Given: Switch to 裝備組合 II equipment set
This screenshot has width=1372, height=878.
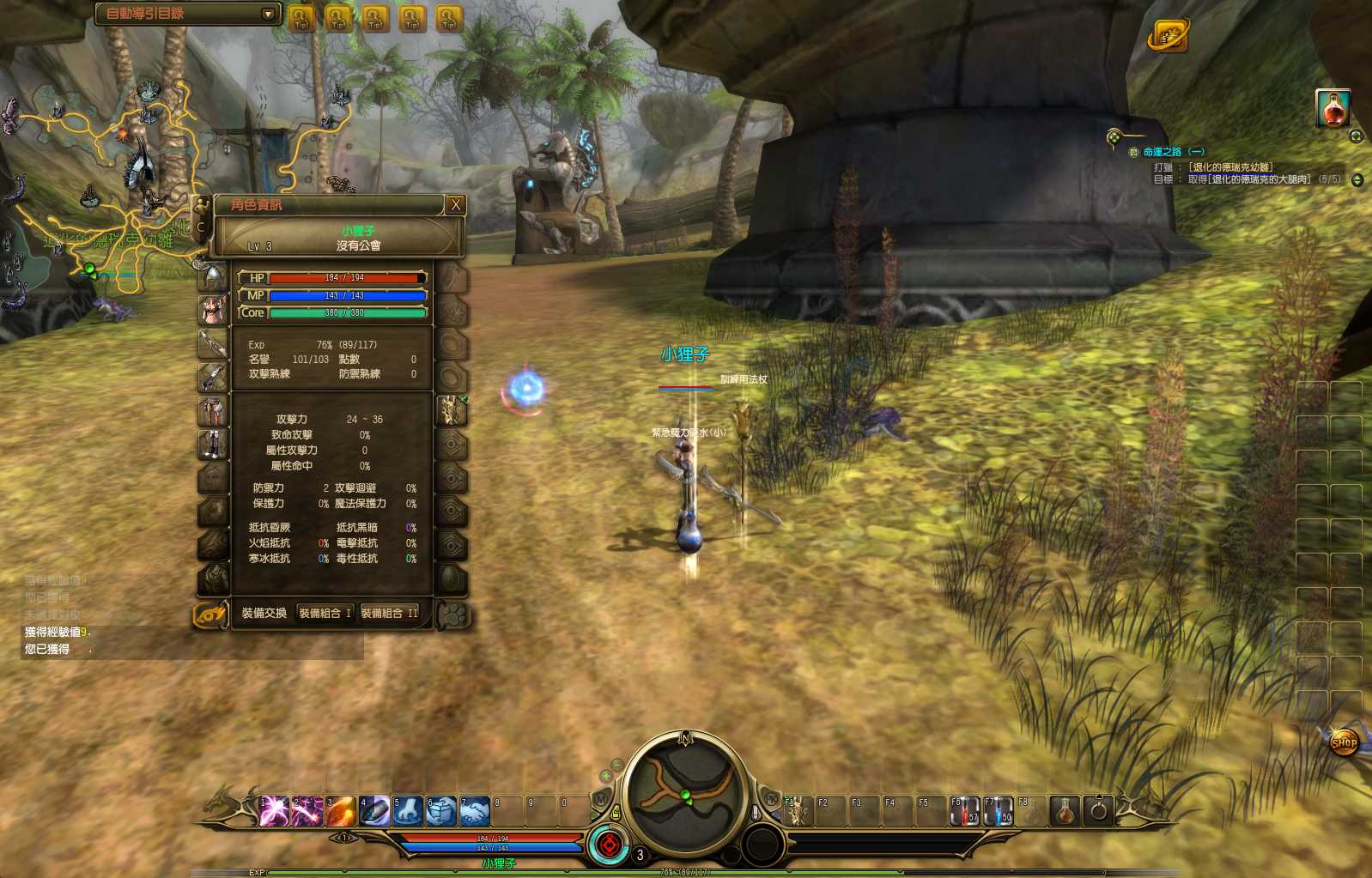Looking at the screenshot, I should [x=389, y=613].
